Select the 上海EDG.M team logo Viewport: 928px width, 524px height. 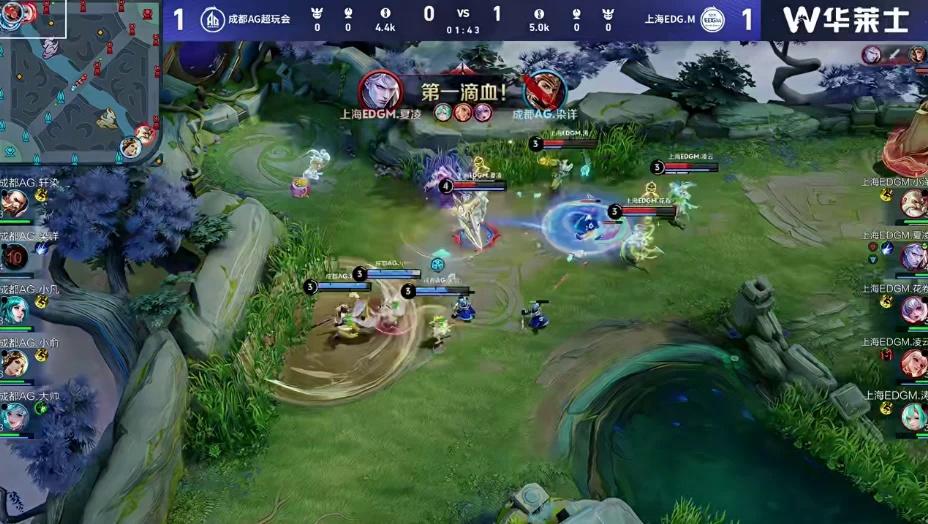[711, 20]
